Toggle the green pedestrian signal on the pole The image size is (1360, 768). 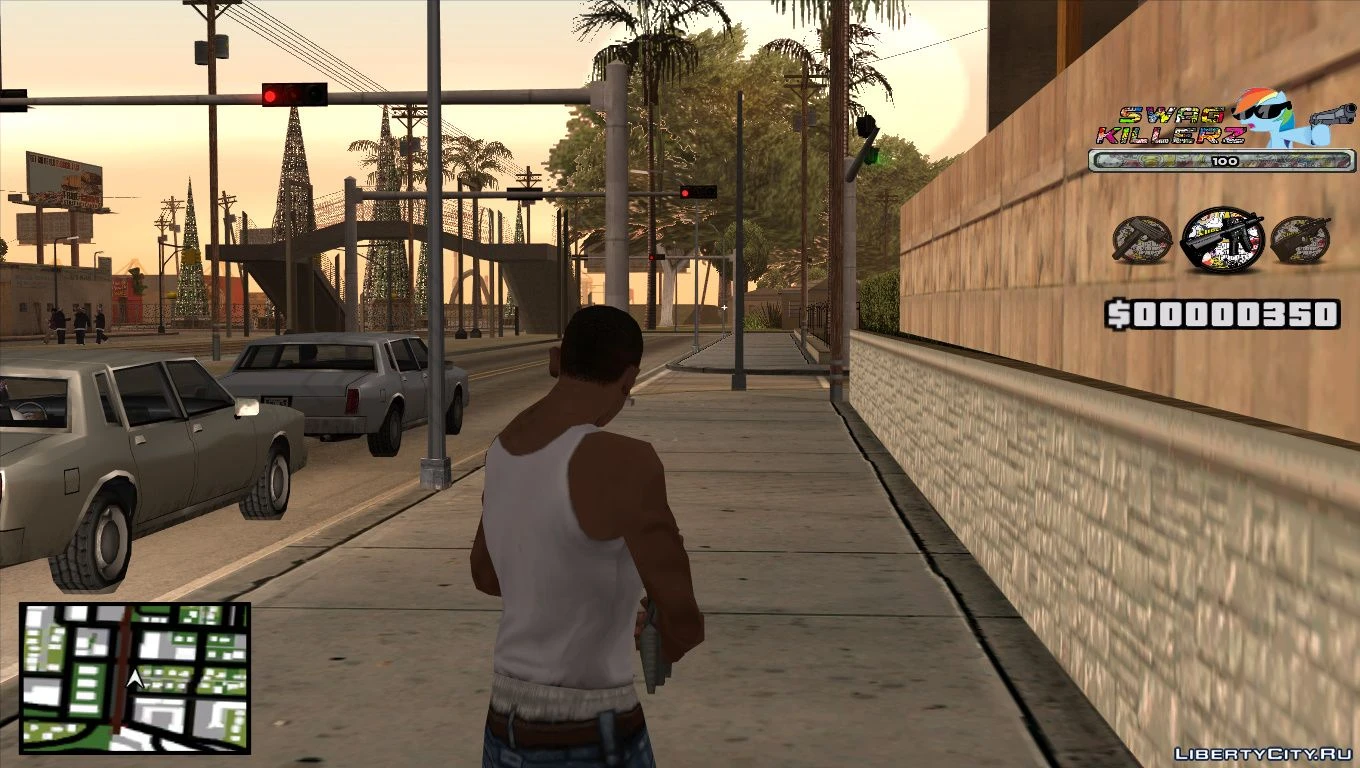pyautogui.click(x=872, y=157)
